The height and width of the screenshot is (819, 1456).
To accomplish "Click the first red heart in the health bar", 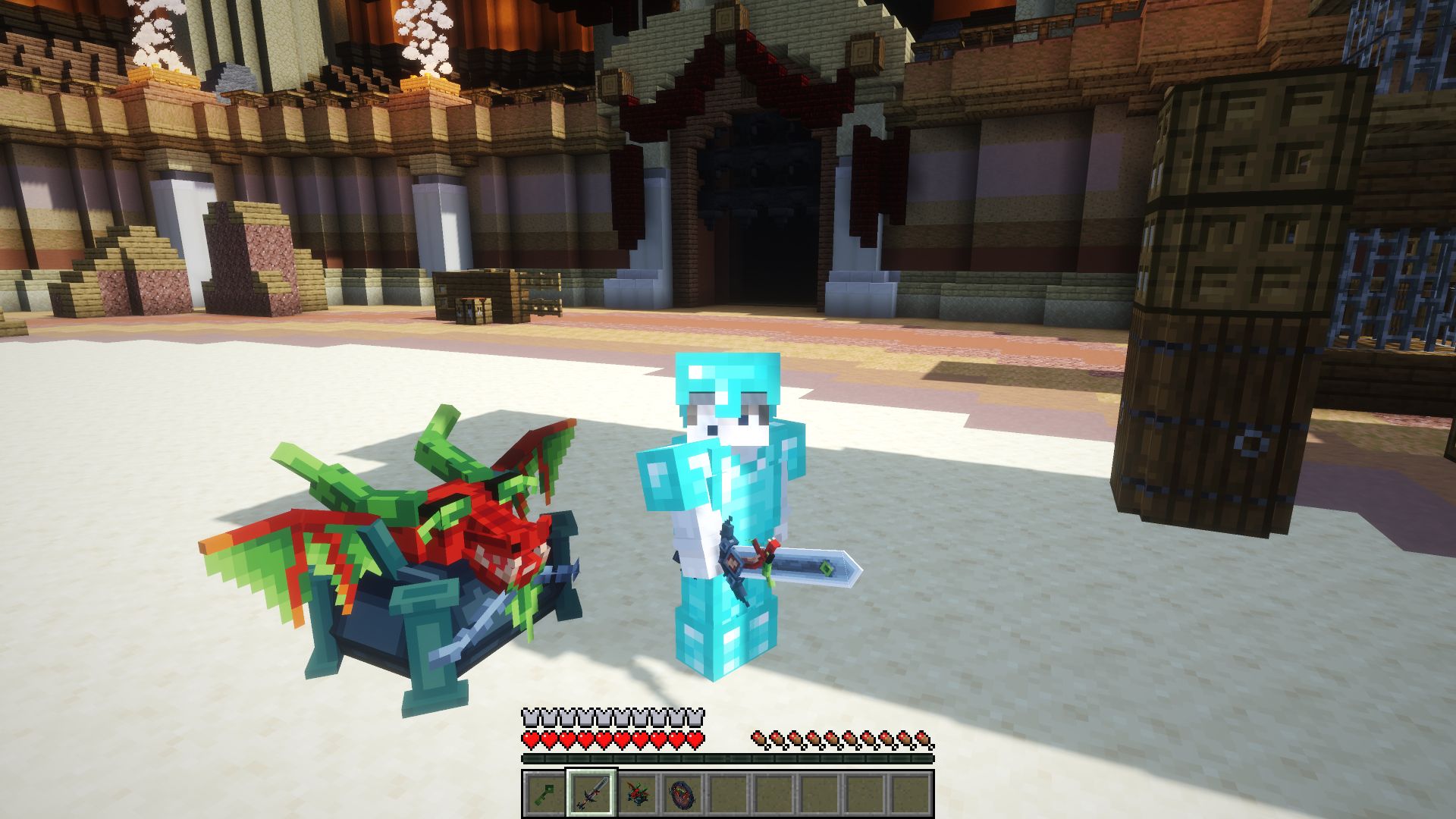I will coord(530,738).
